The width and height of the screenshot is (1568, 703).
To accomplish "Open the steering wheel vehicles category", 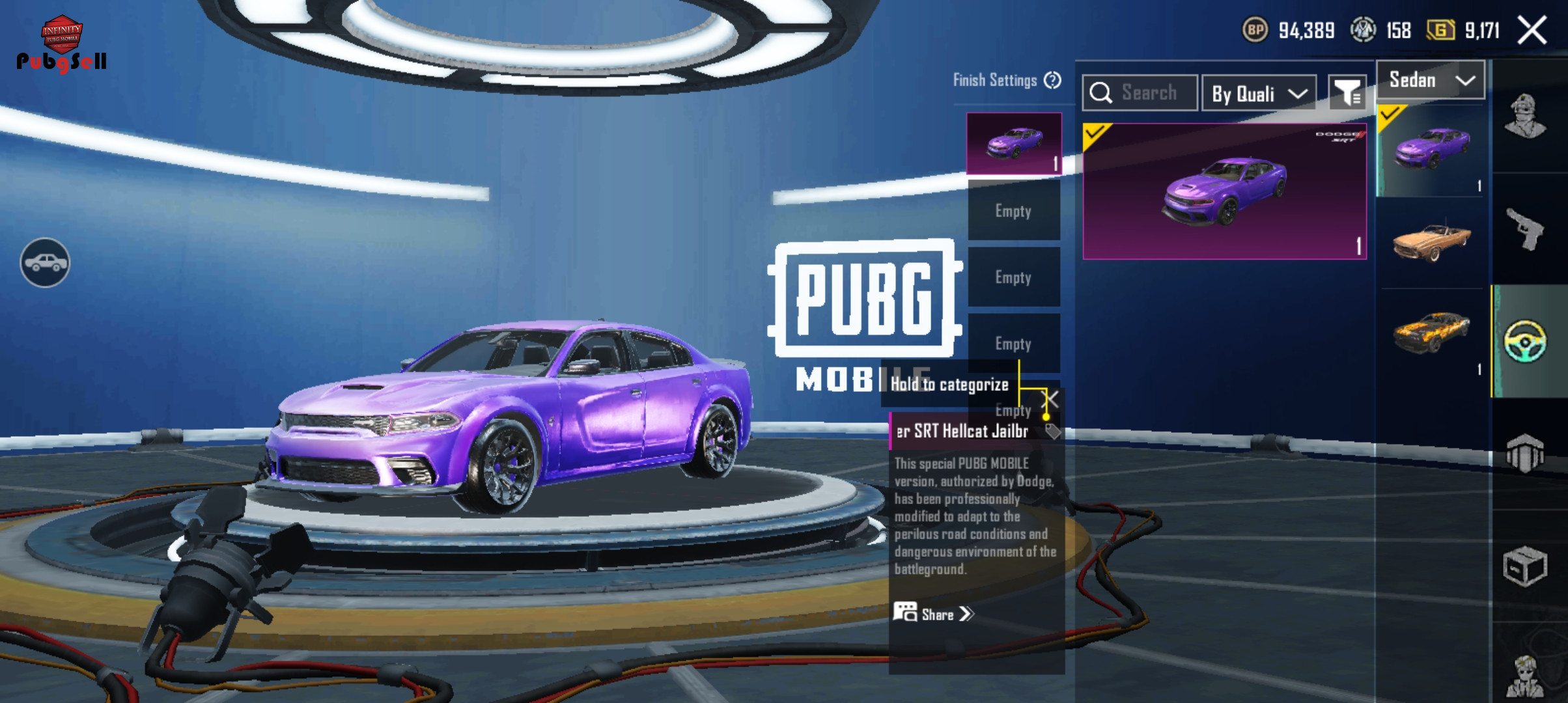I will click(1525, 341).
